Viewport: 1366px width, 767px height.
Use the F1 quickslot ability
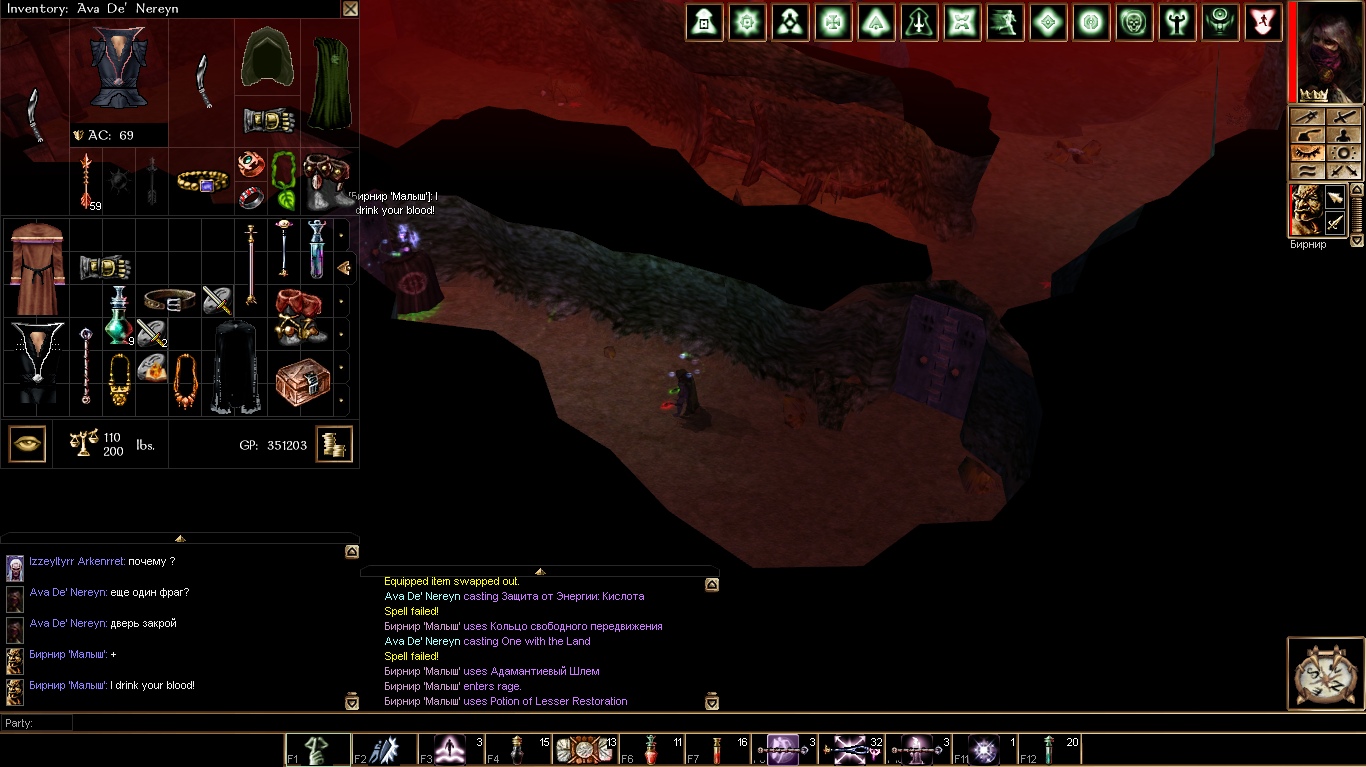tap(319, 750)
